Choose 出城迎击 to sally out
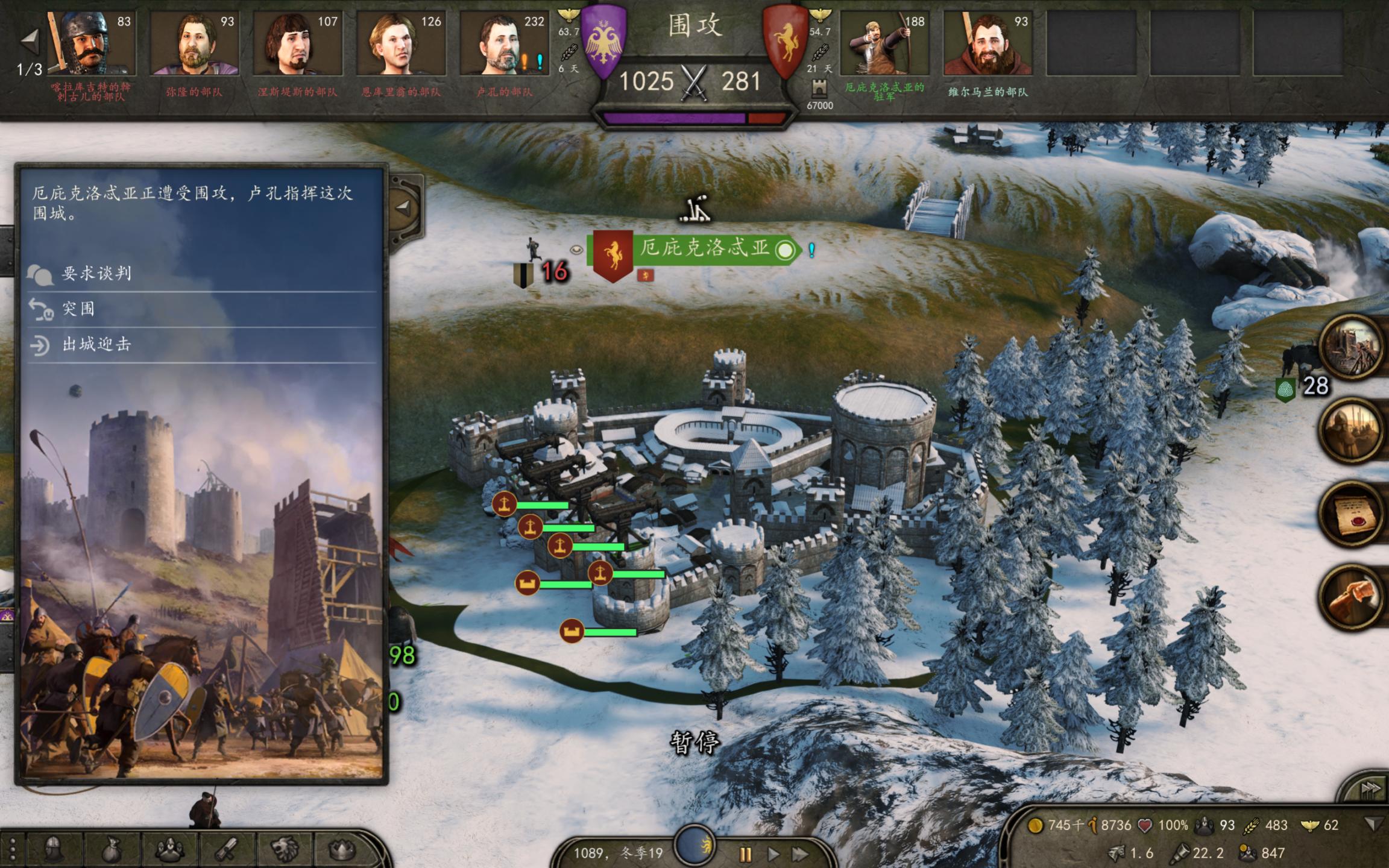This screenshot has height=868, width=1389. (96, 344)
